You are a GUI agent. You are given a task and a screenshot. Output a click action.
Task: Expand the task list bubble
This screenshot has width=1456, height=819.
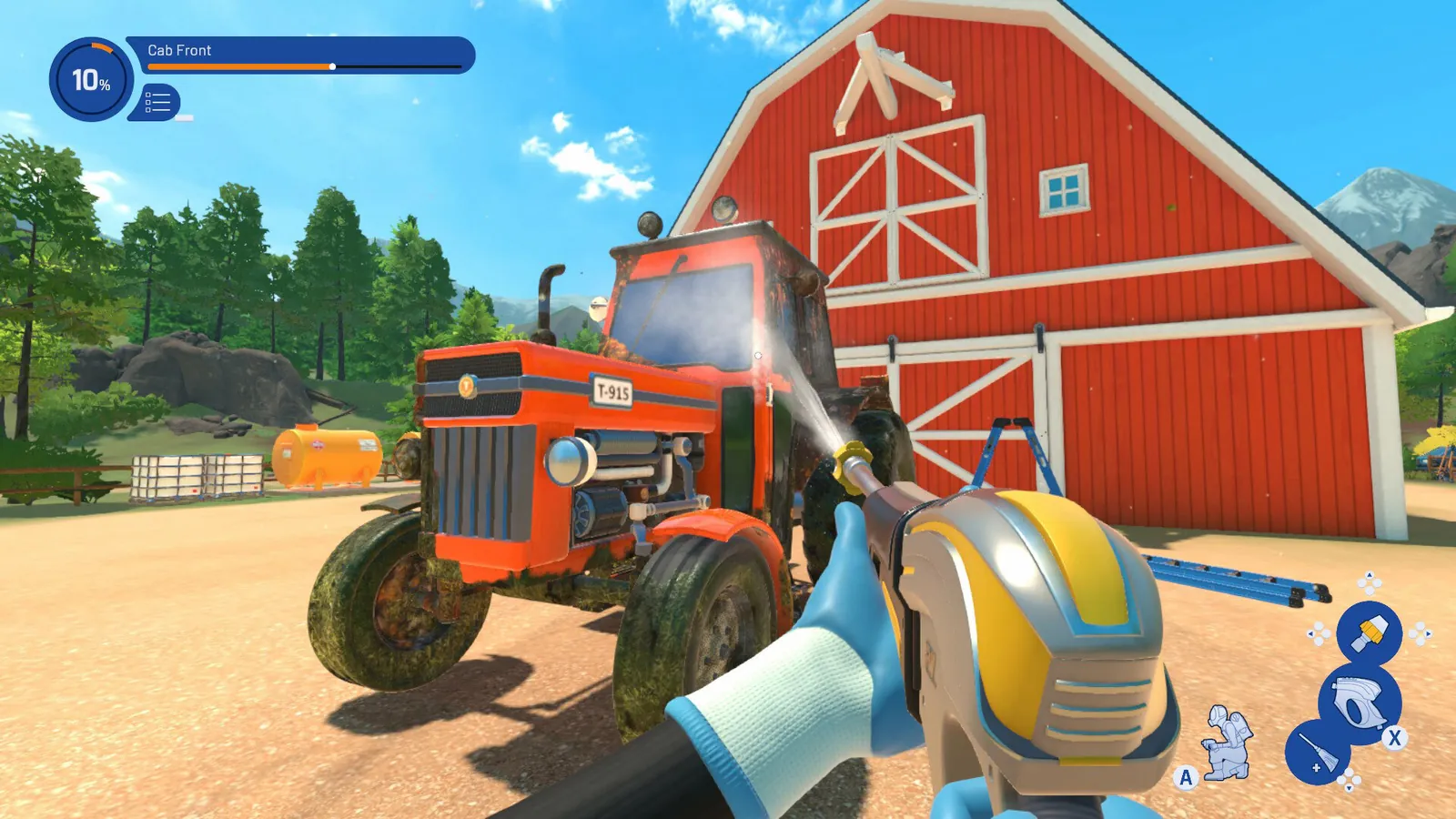pos(156,102)
